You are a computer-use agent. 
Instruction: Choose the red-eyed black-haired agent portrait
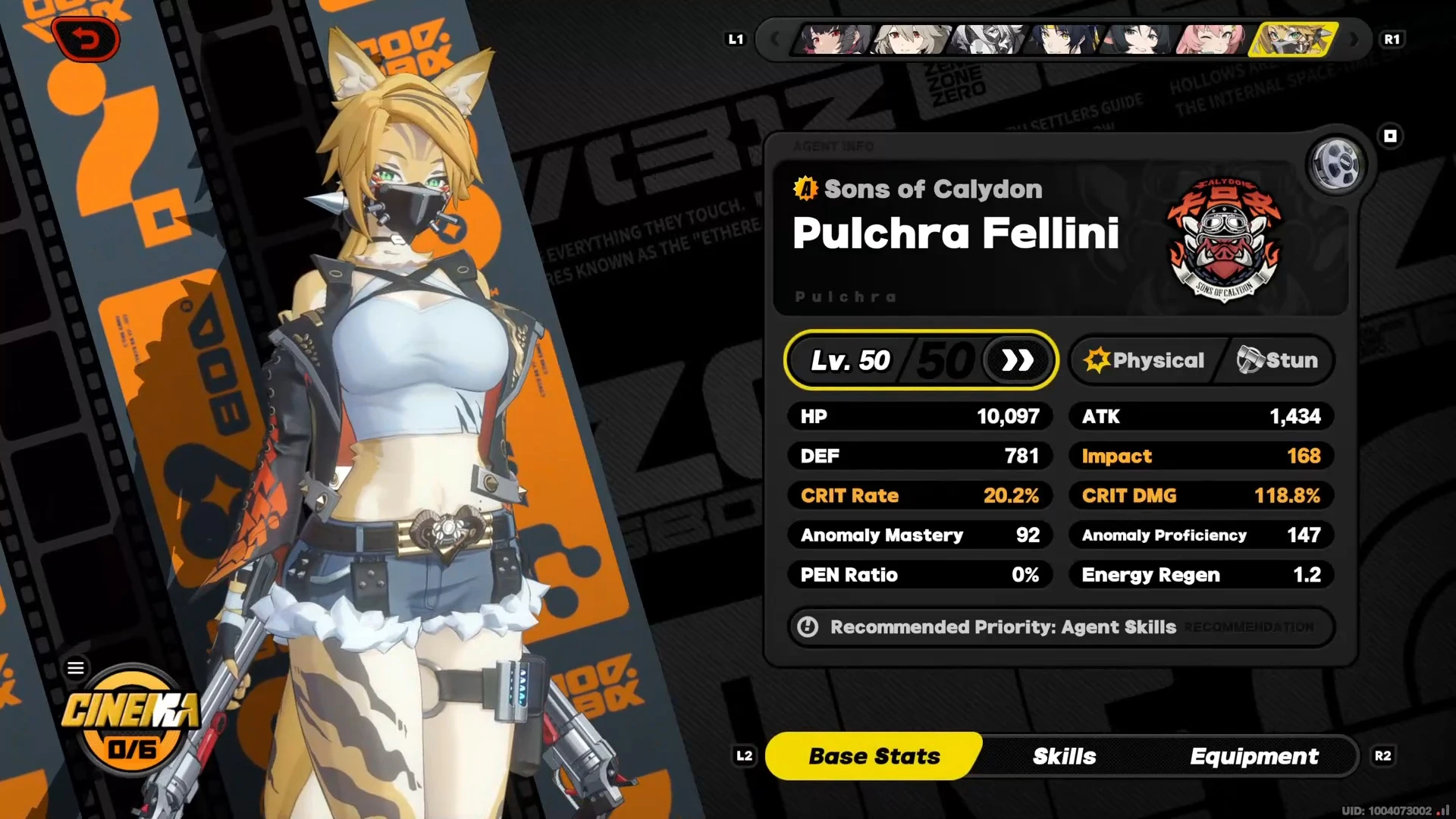831,39
